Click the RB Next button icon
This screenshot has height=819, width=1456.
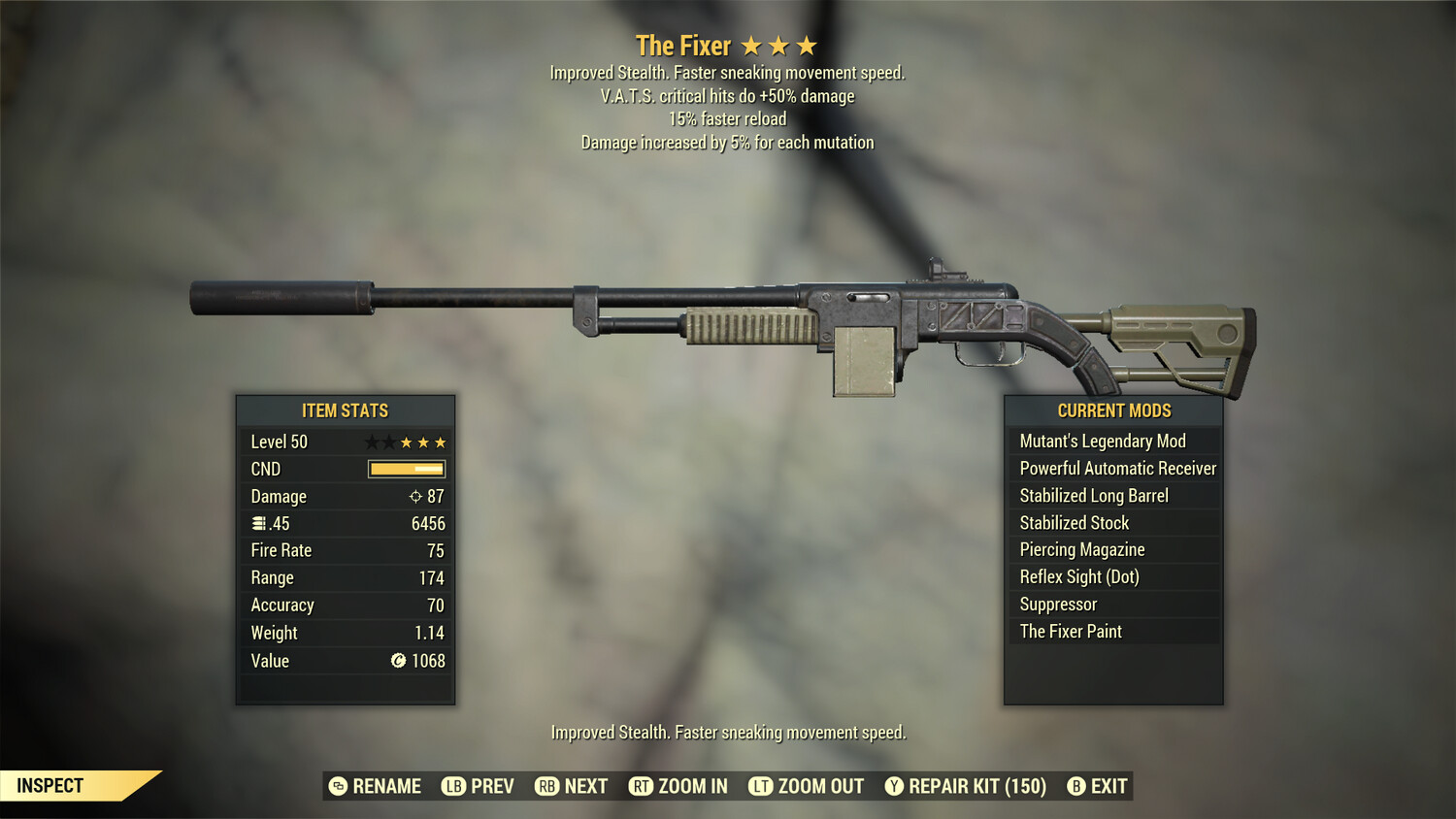(545, 786)
